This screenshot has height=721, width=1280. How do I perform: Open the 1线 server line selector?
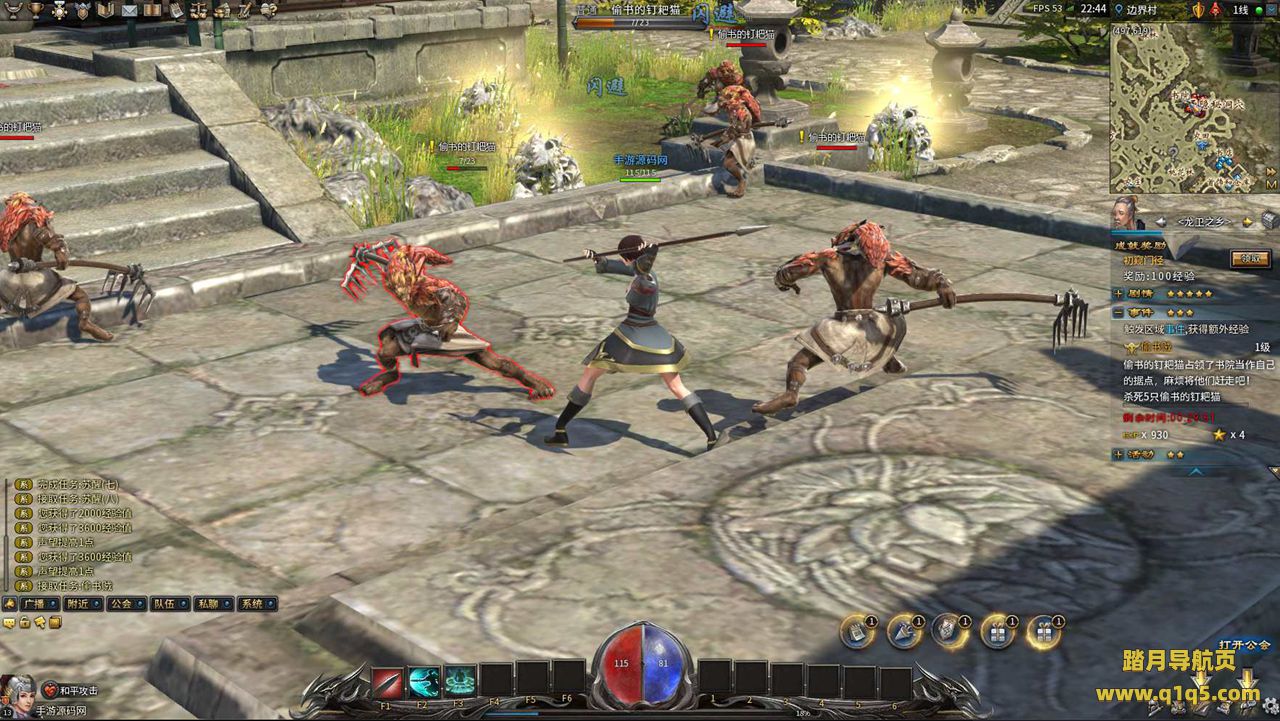[x=1240, y=9]
